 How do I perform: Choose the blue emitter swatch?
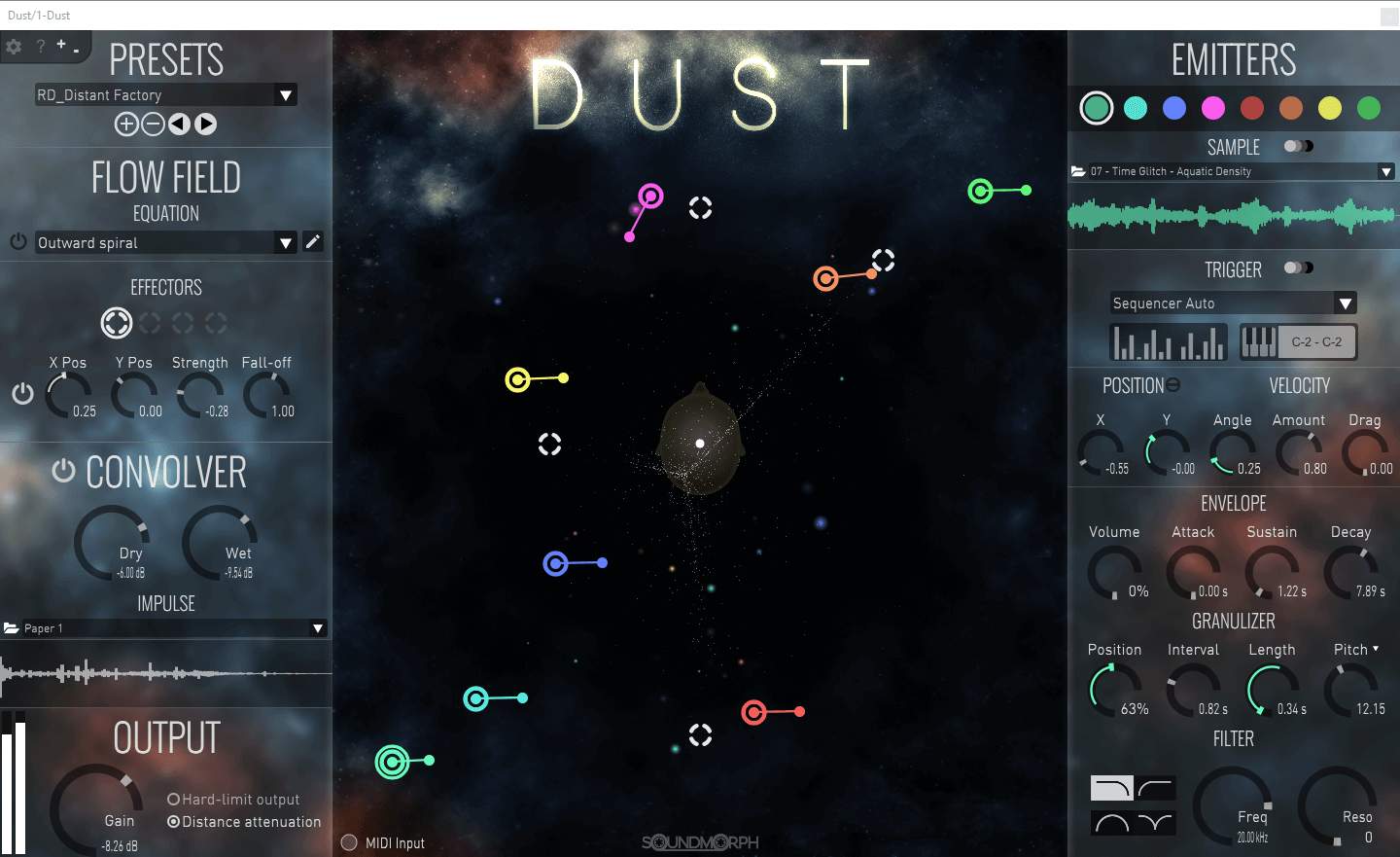point(1174,108)
